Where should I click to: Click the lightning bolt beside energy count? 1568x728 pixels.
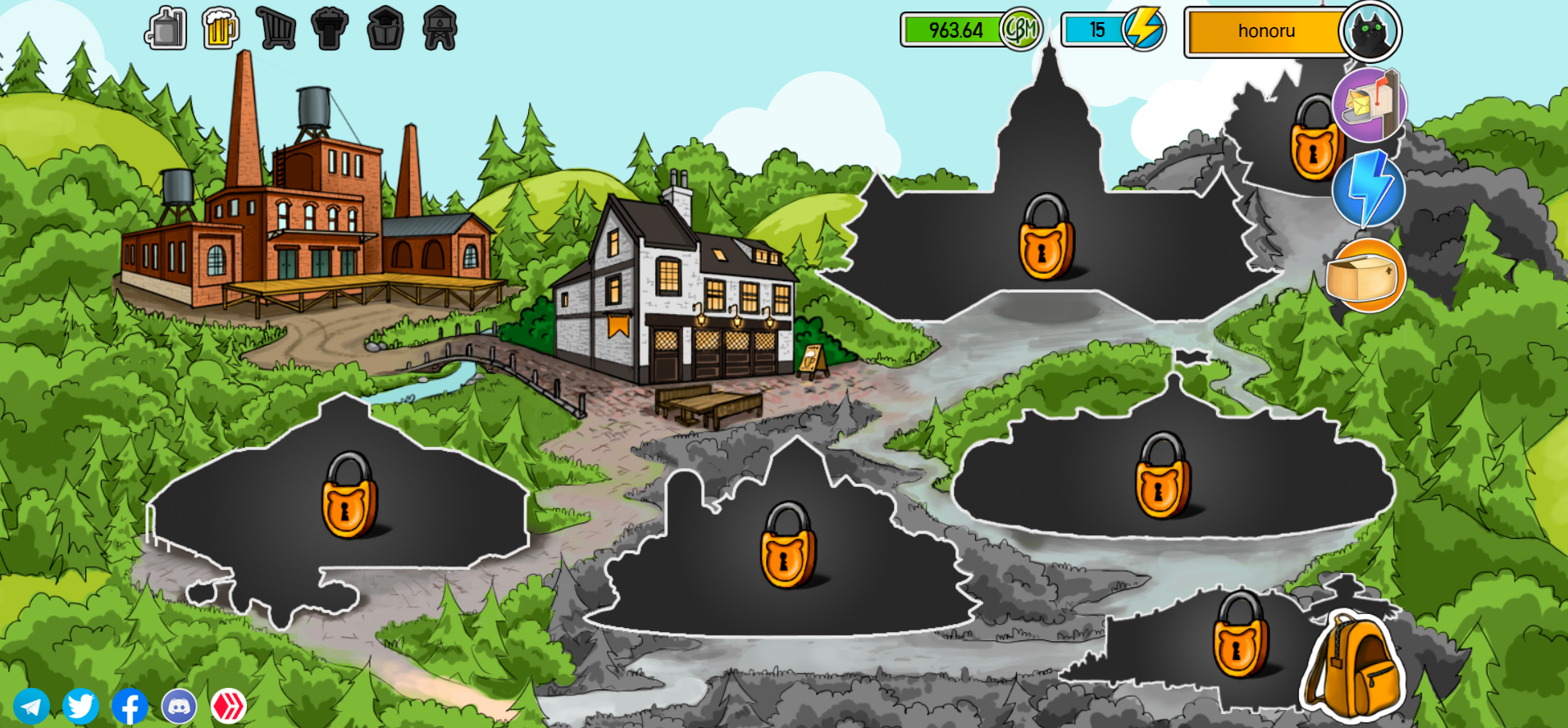[x=1144, y=30]
